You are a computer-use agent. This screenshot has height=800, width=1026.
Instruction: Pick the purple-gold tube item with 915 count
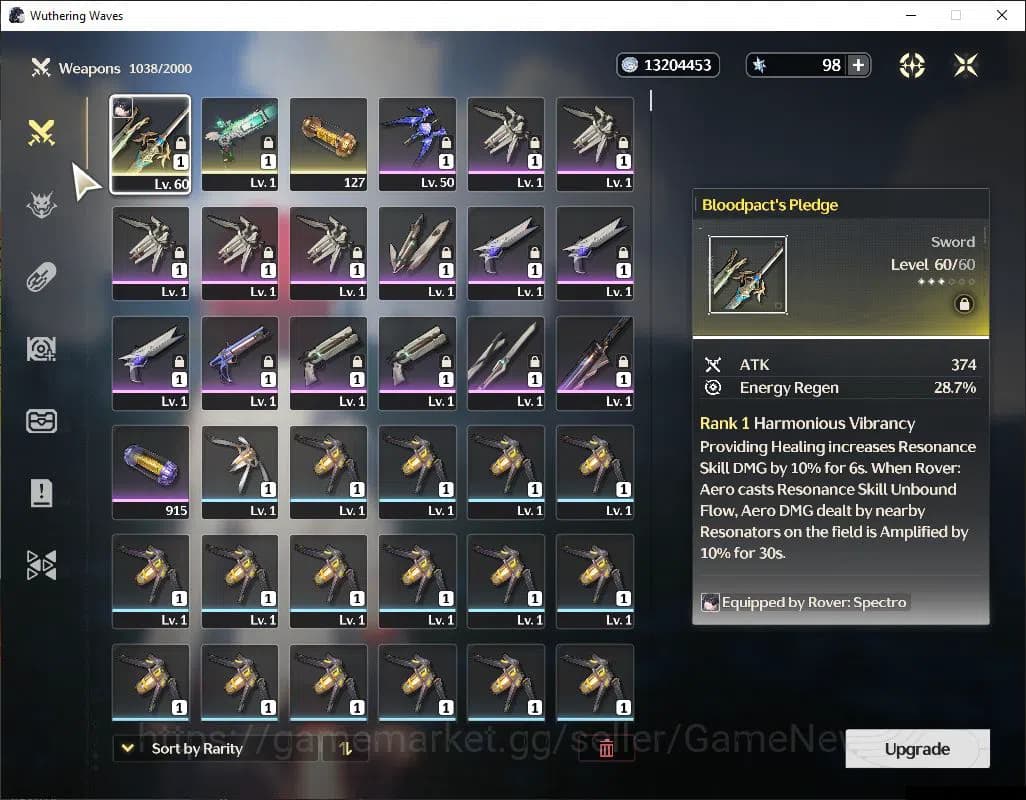coord(150,472)
